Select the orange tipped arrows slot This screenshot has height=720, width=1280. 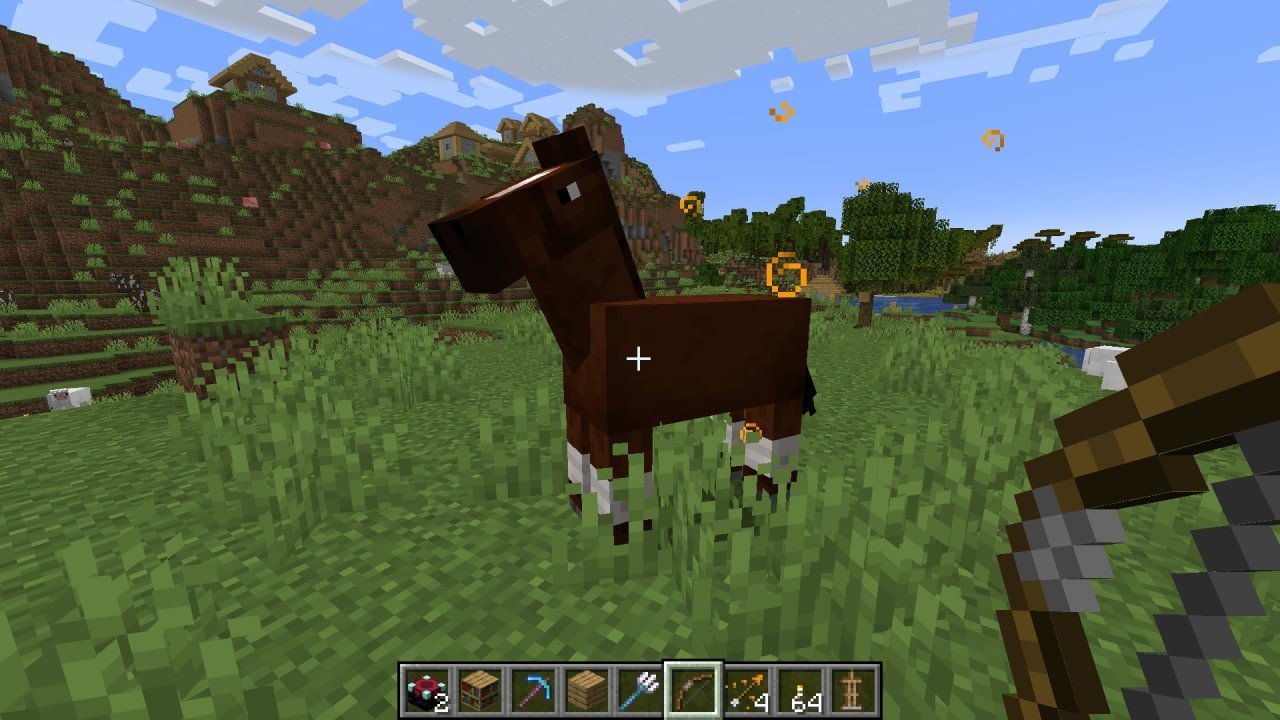(x=747, y=690)
